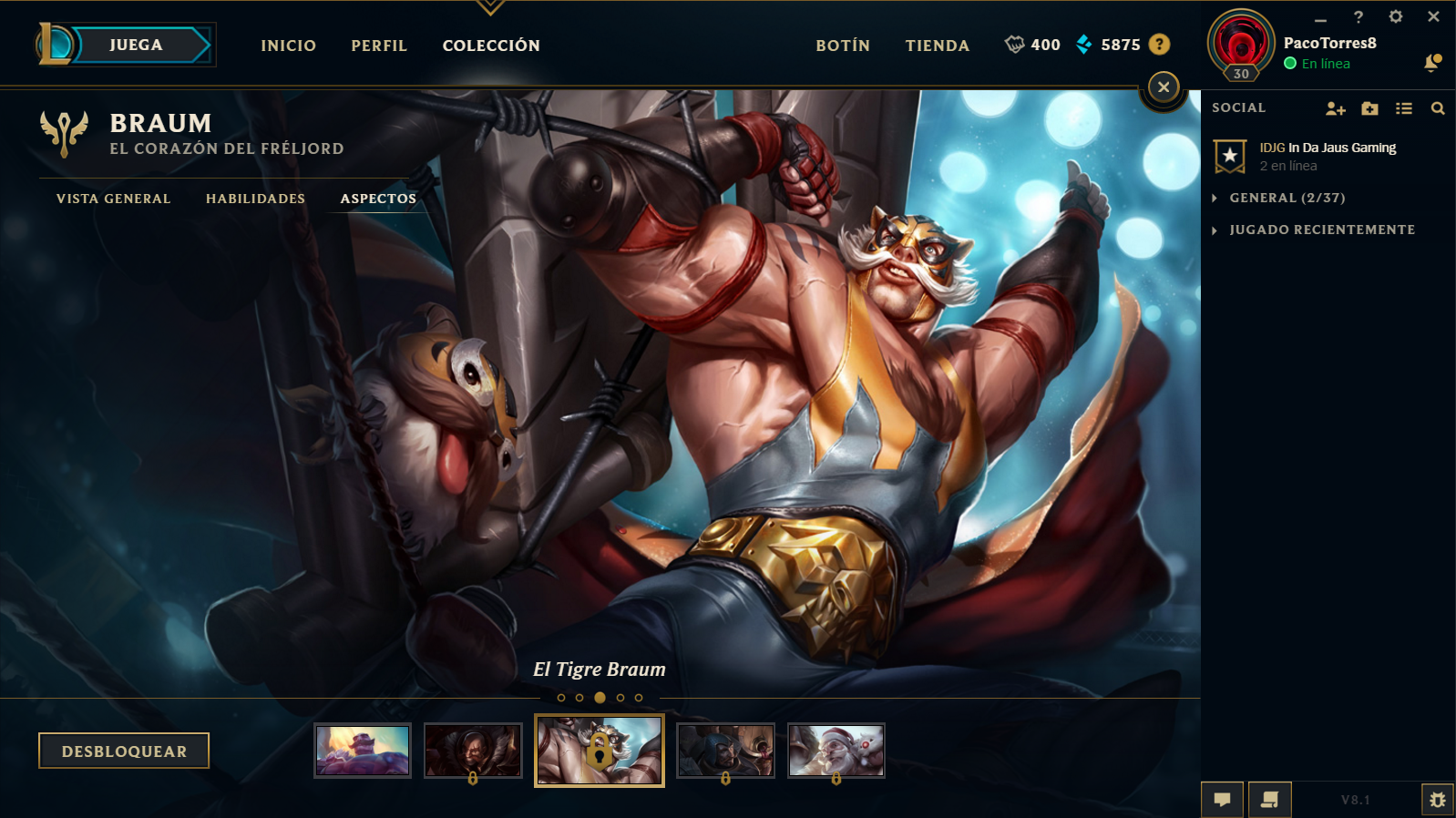
Task: Select the first Braum skin thumbnail
Action: coord(364,751)
